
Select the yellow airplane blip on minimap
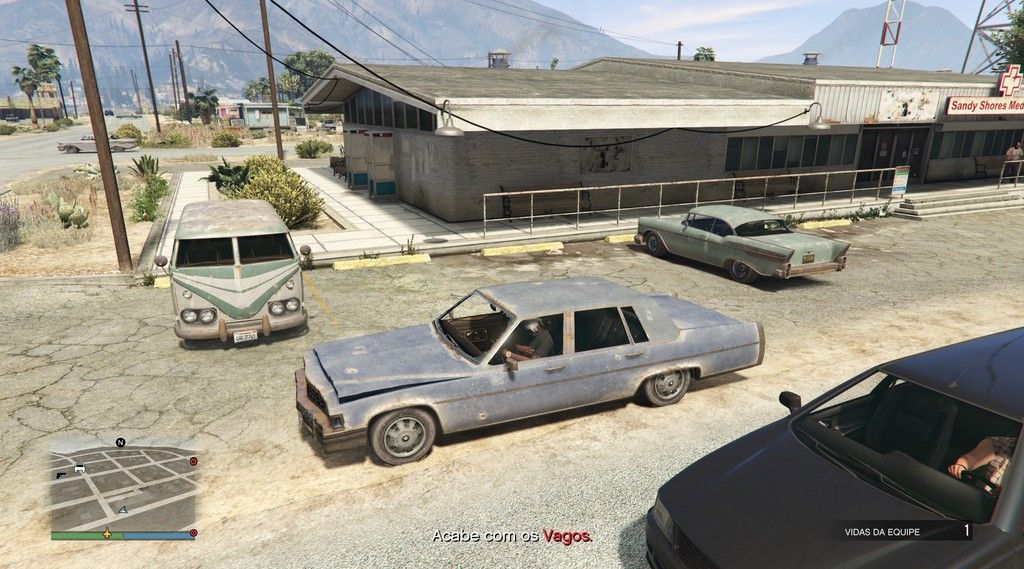click(x=107, y=535)
